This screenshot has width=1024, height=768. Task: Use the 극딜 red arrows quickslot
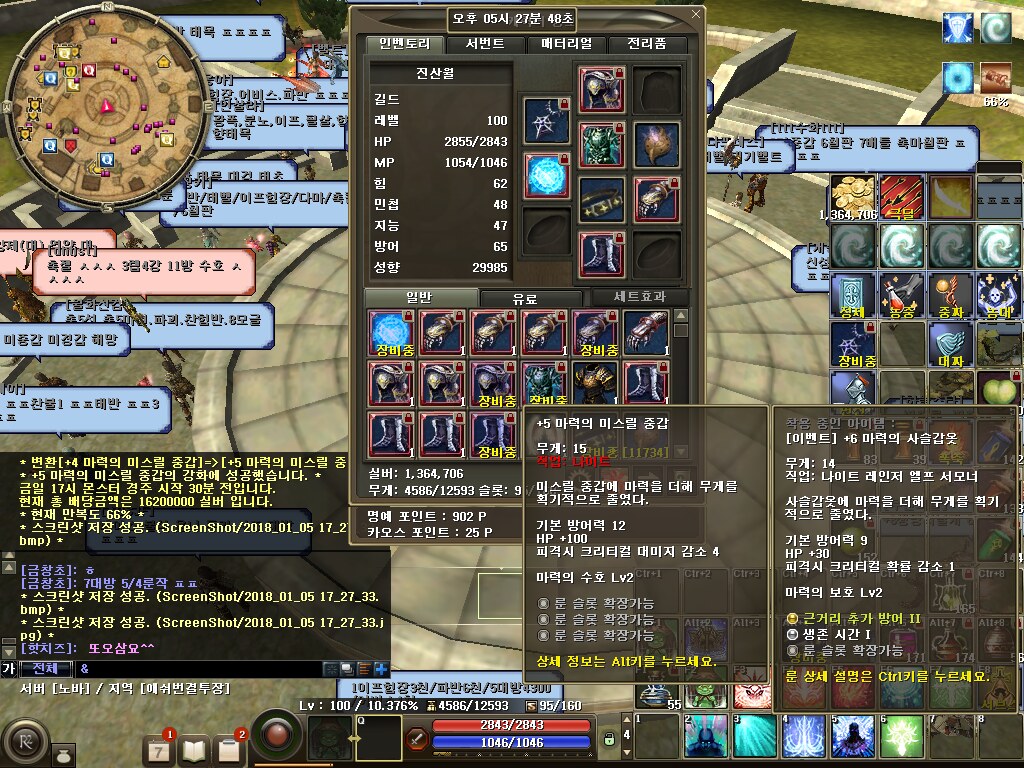pyautogui.click(x=902, y=196)
